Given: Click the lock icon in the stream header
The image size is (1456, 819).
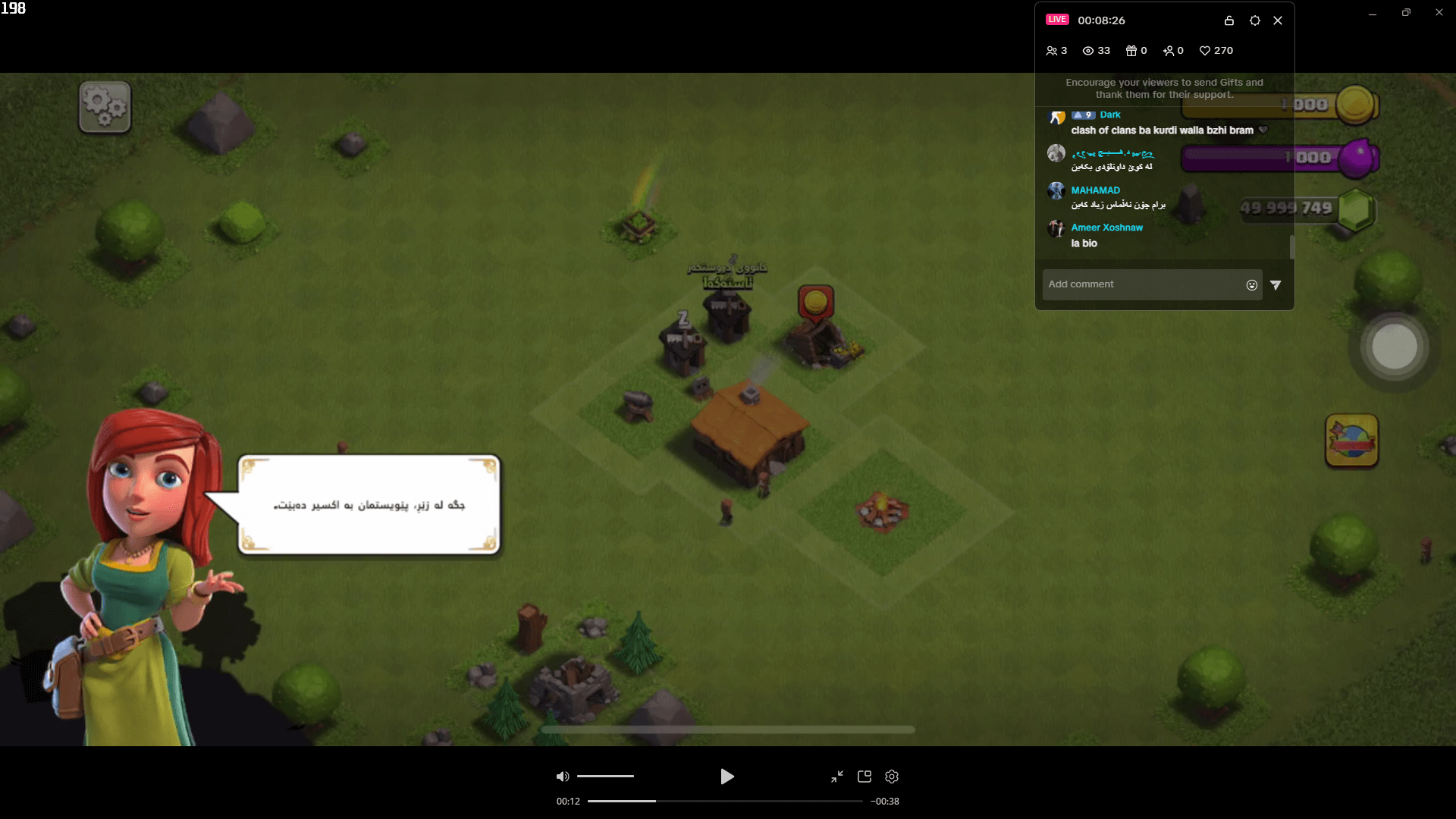Looking at the screenshot, I should click(1228, 20).
